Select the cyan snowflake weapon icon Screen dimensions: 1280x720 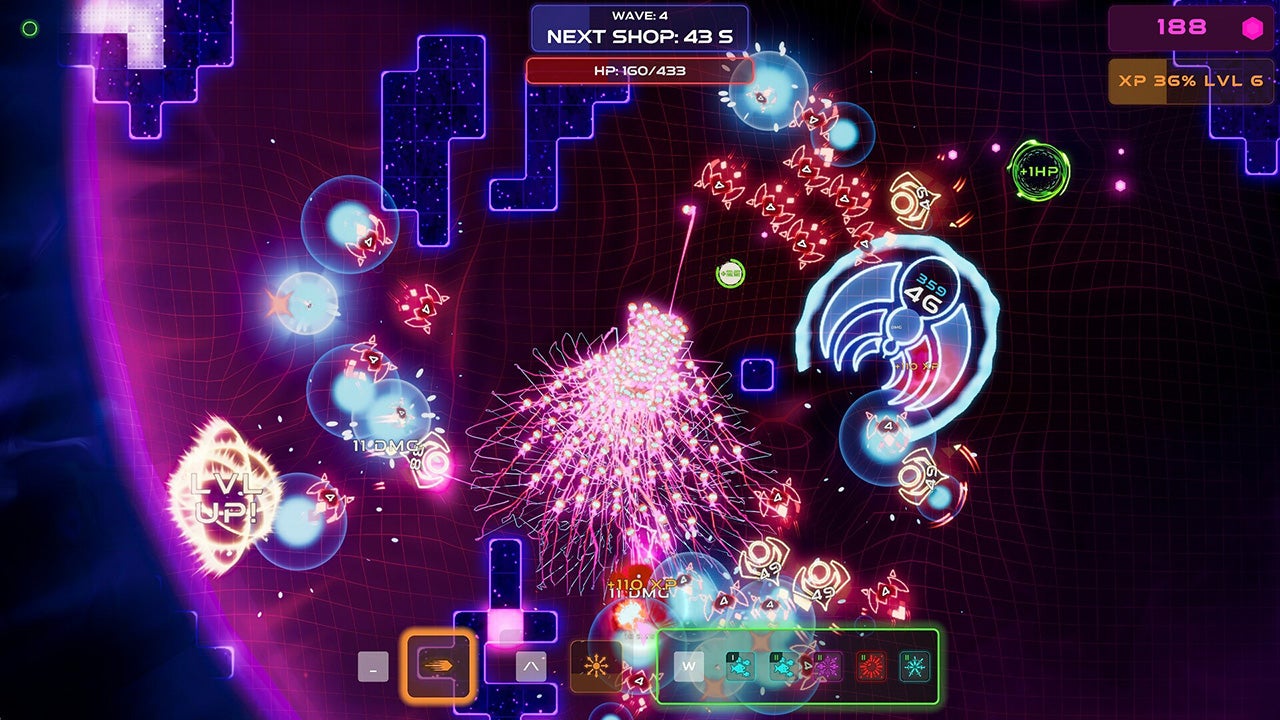click(x=914, y=666)
